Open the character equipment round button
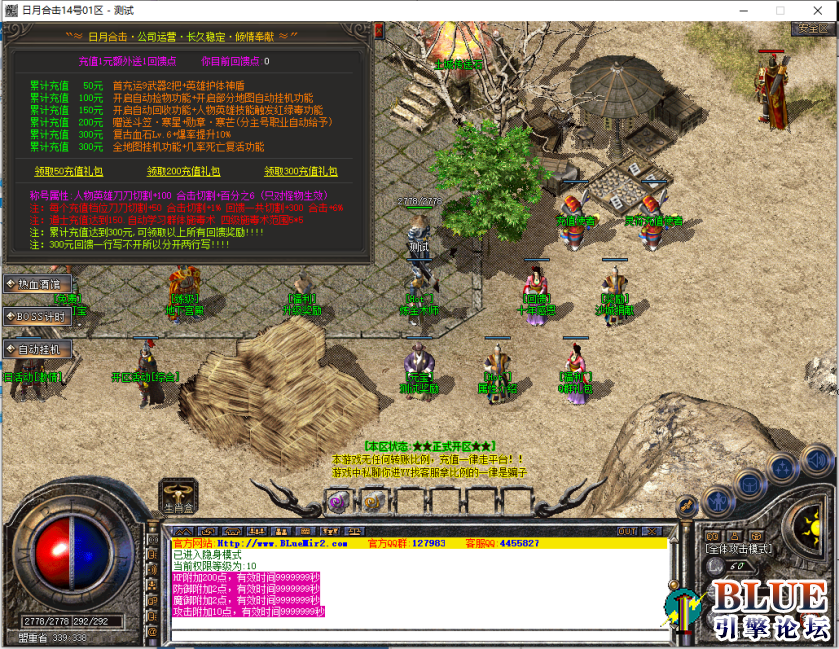The width and height of the screenshot is (839, 649). 716,499
